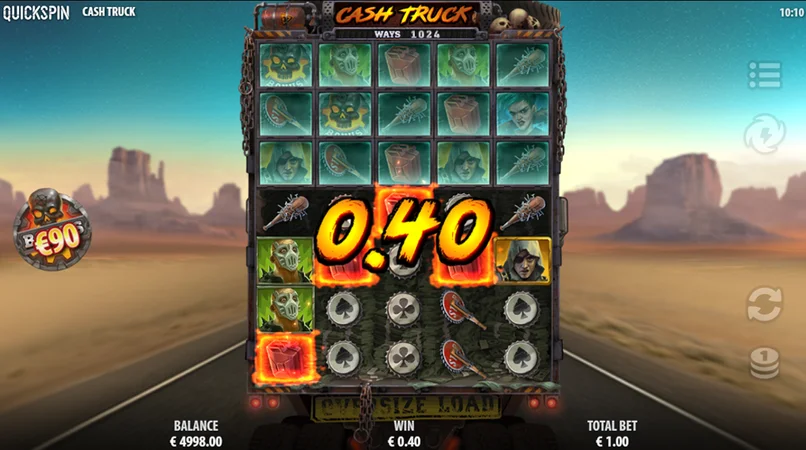This screenshot has width=806, height=450.
Task: Buy the €90 skull bonus feature
Action: point(51,226)
